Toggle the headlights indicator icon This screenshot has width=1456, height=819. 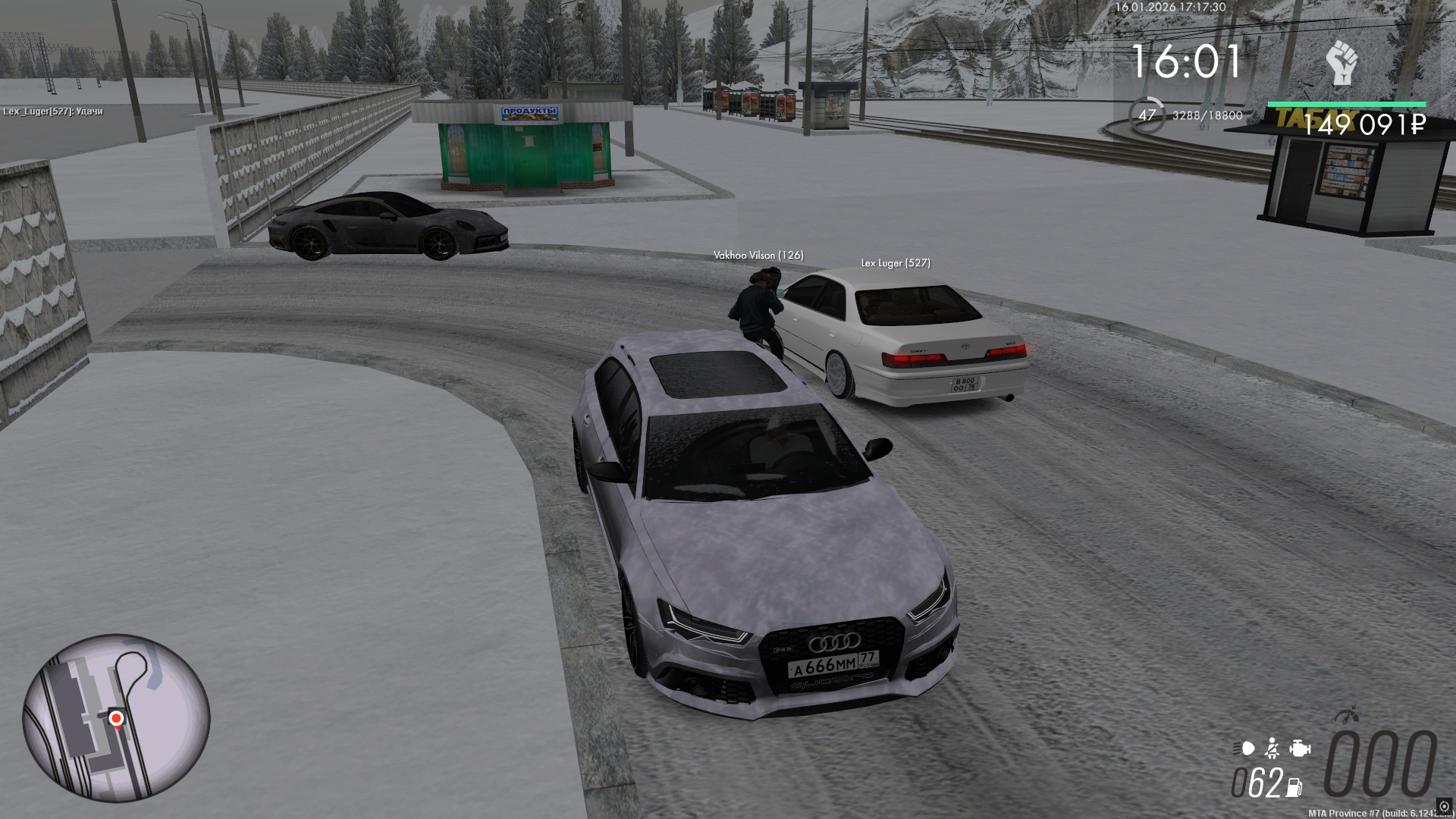coord(1245,748)
